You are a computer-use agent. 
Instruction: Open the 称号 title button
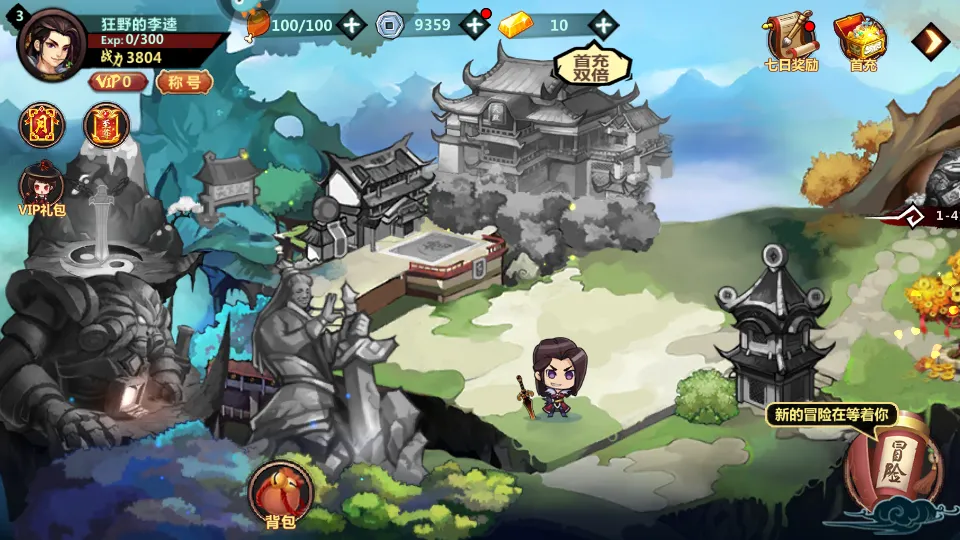click(x=184, y=82)
